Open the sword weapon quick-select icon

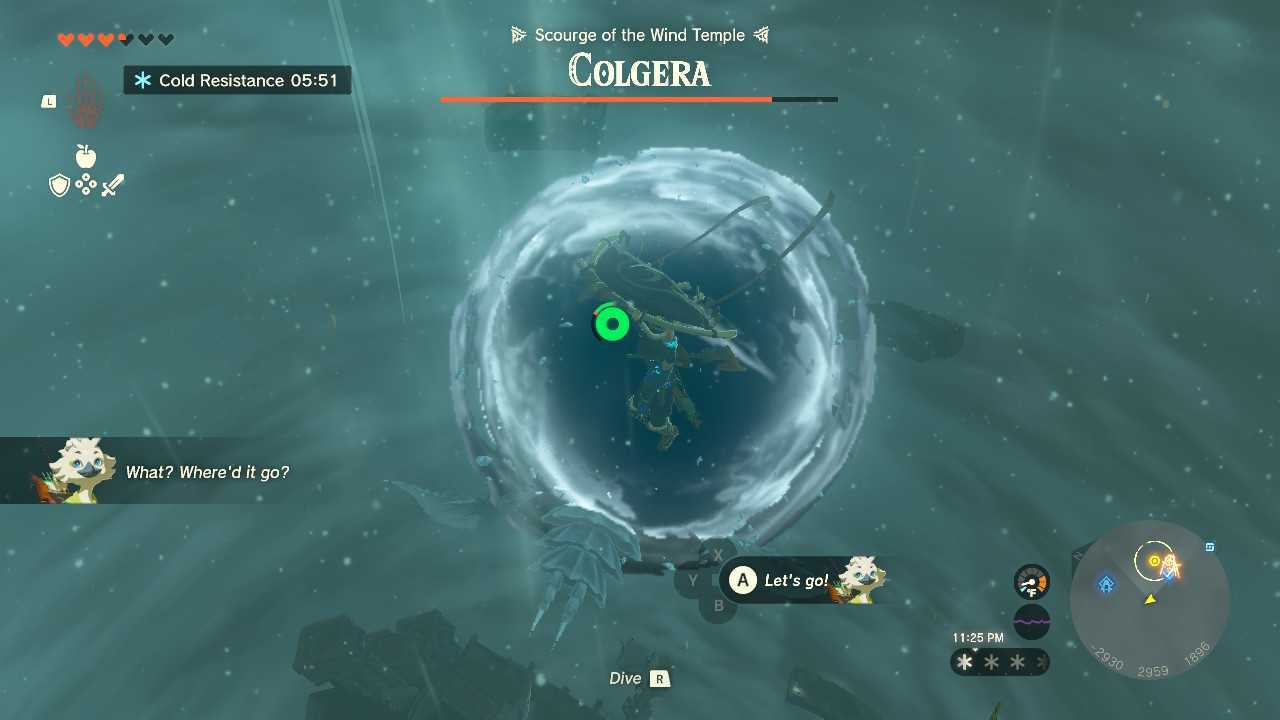112,185
